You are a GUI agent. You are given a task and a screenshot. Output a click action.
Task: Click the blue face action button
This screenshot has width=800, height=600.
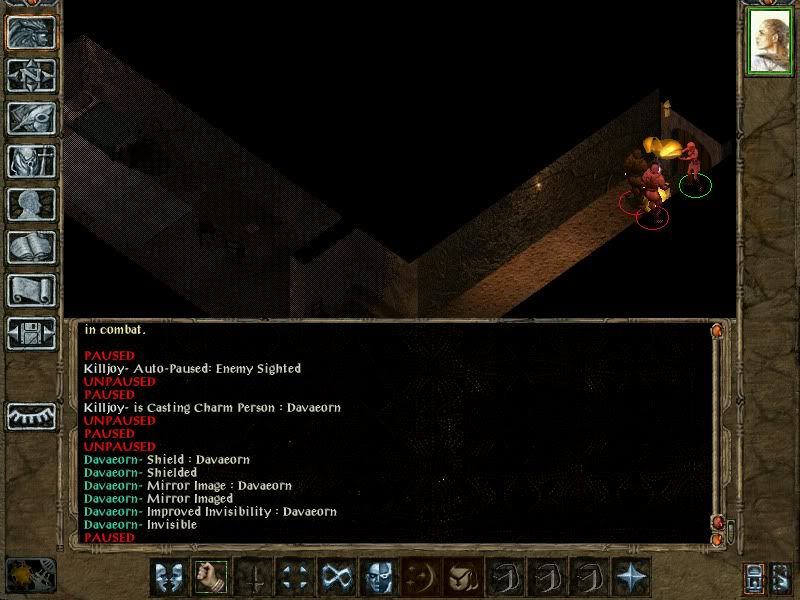click(379, 577)
